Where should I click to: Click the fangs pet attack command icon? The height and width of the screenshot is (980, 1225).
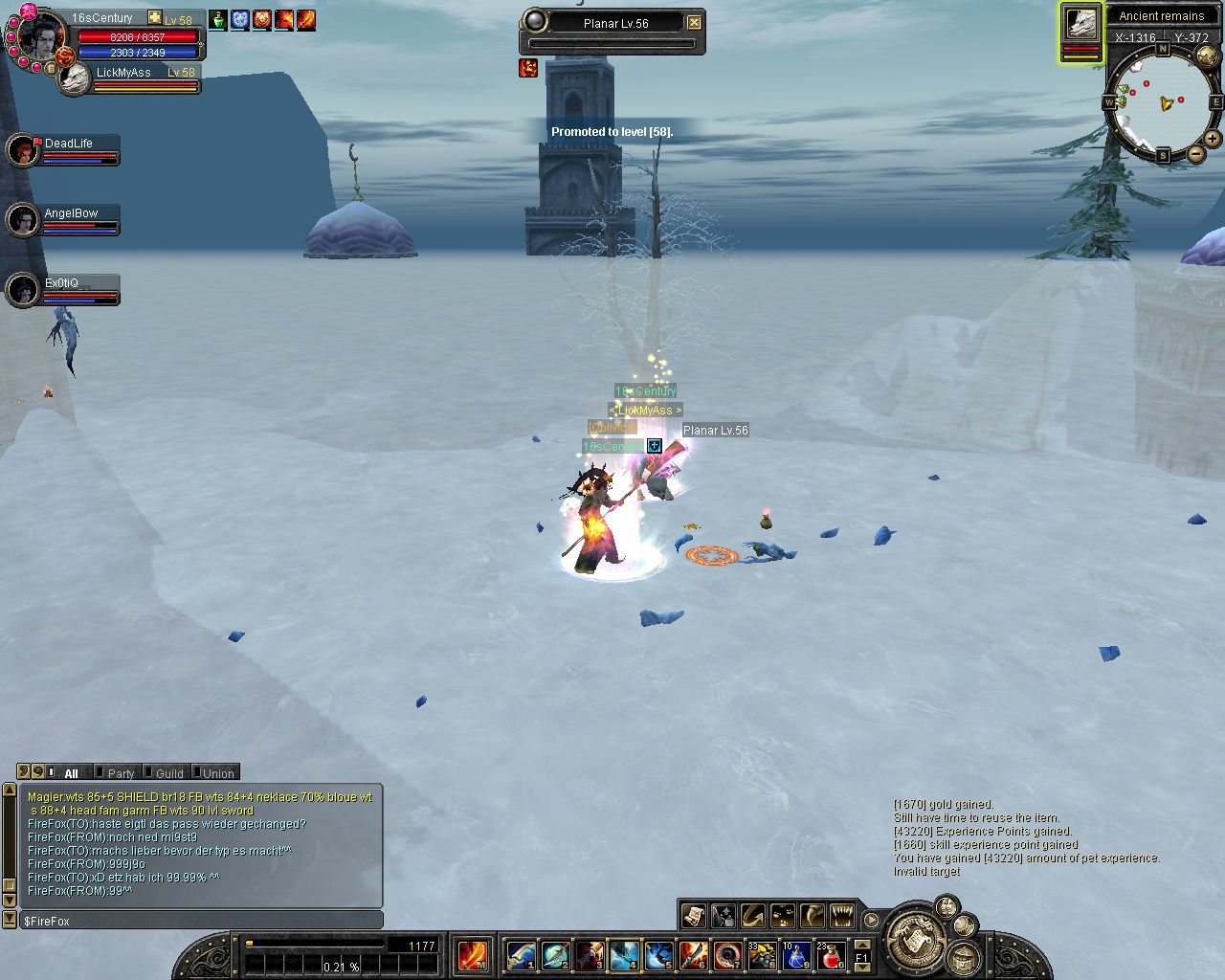842,916
